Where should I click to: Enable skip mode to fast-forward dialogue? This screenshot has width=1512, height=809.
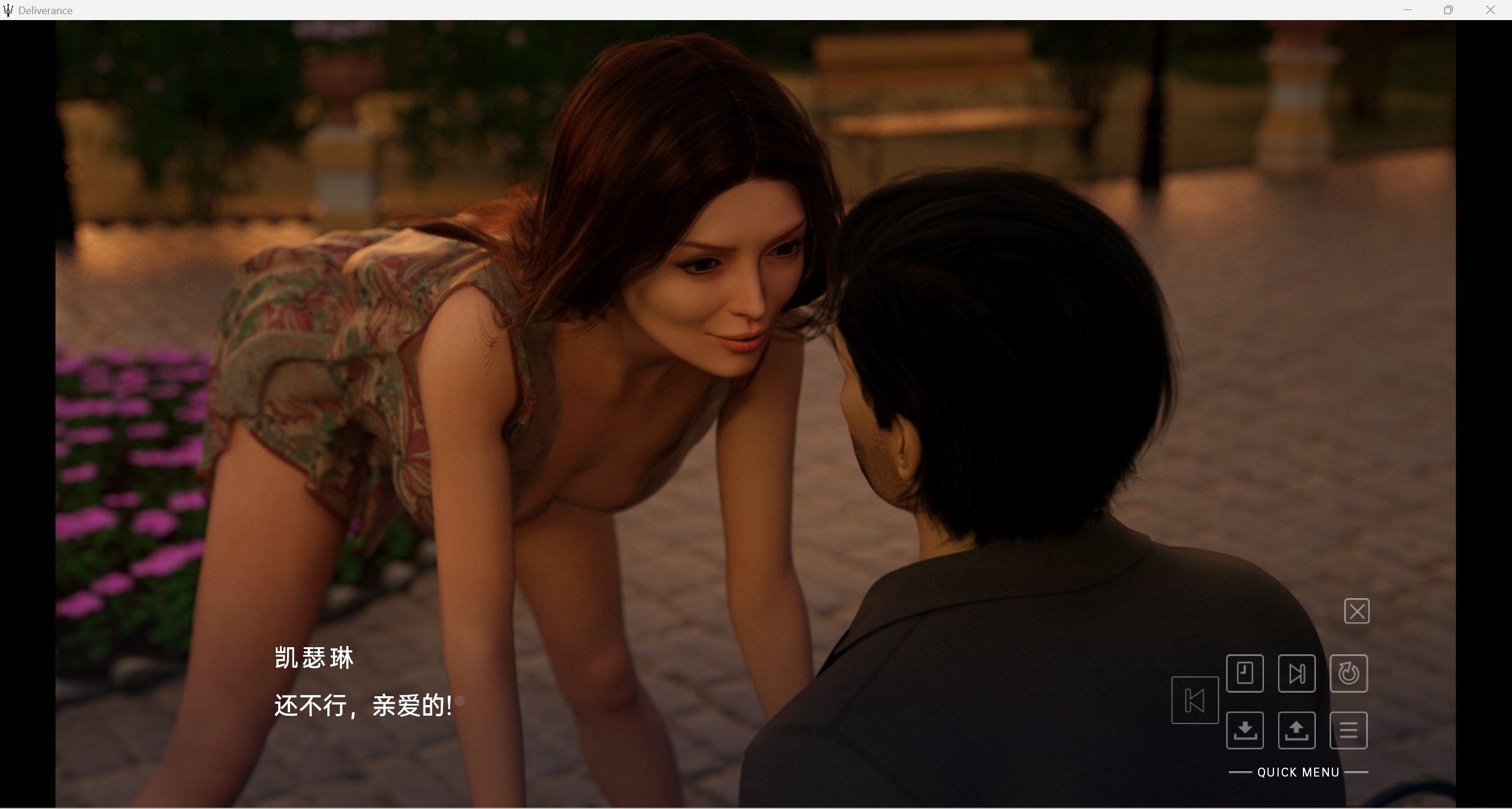click(x=1298, y=673)
